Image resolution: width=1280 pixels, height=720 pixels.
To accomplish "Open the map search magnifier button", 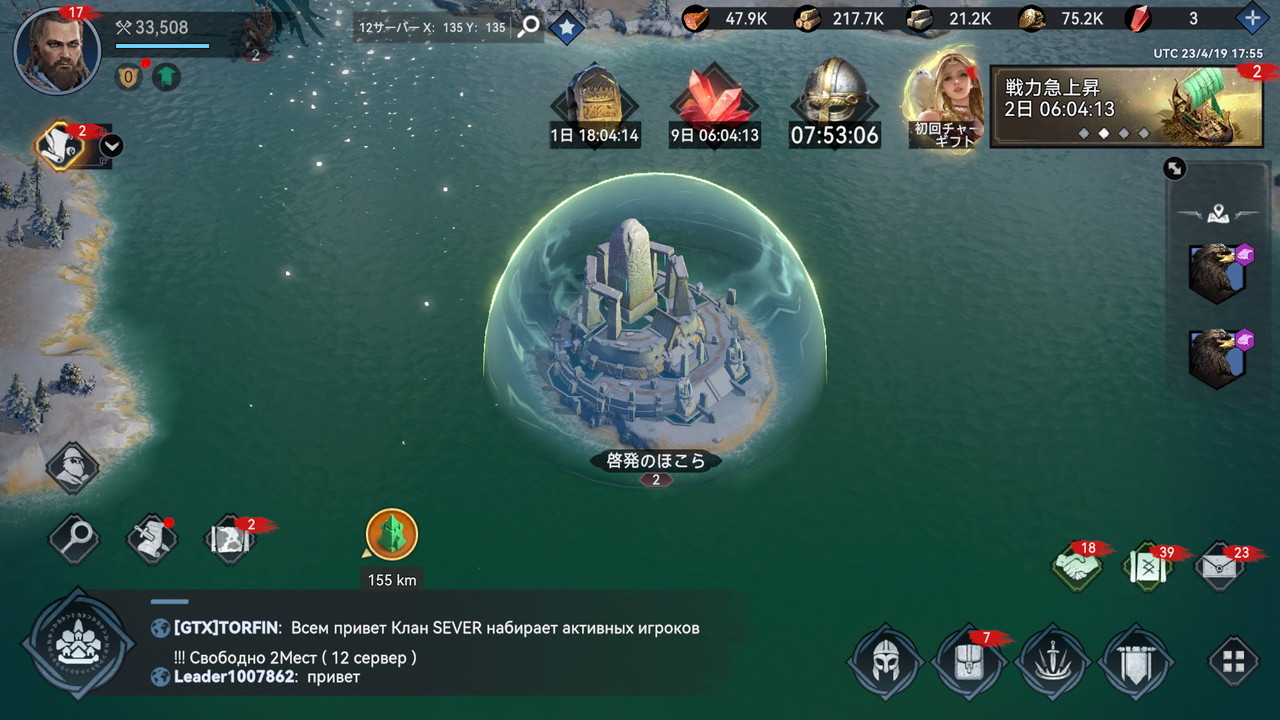I will (74, 540).
